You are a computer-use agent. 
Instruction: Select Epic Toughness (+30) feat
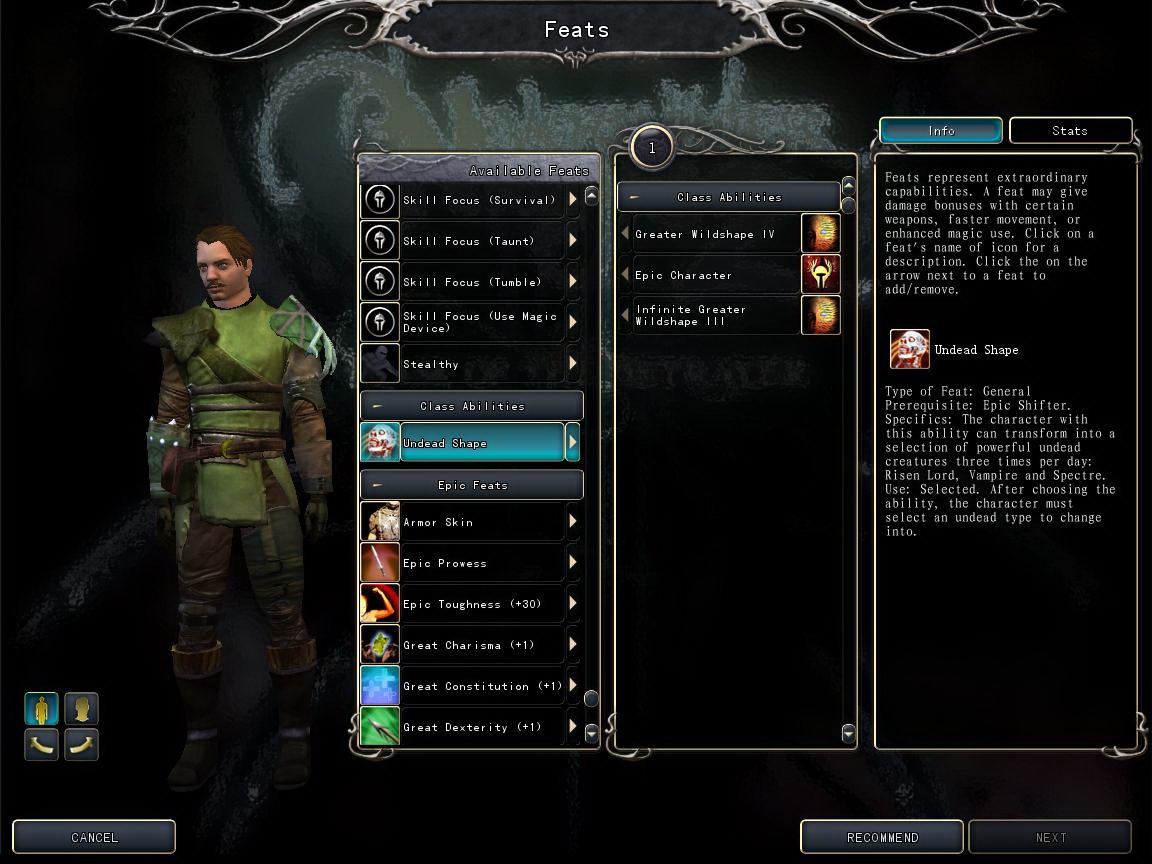(481, 604)
